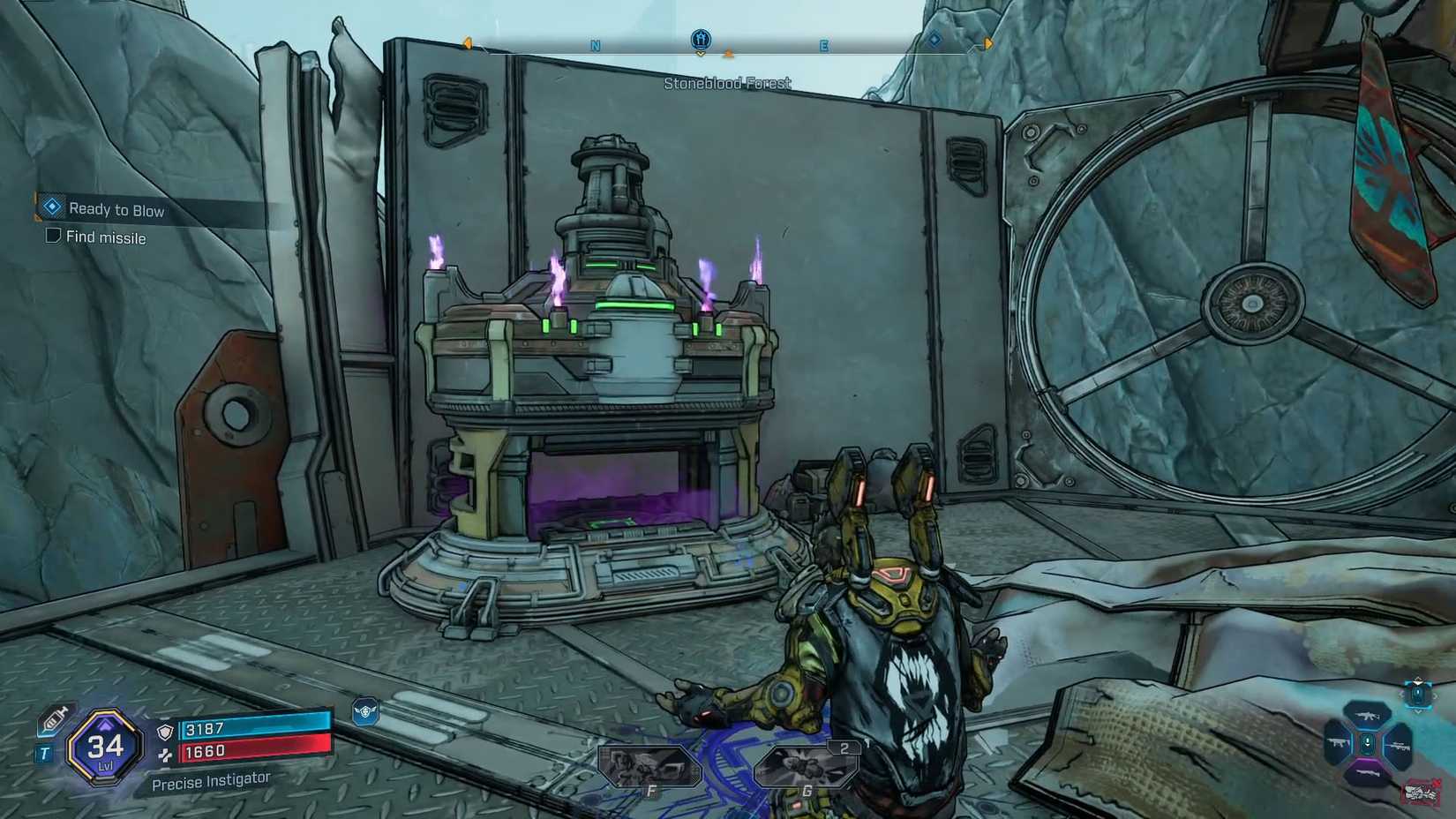The width and height of the screenshot is (1456, 819).
Task: Click the F weapon slot thumbnail
Action: coord(650,764)
